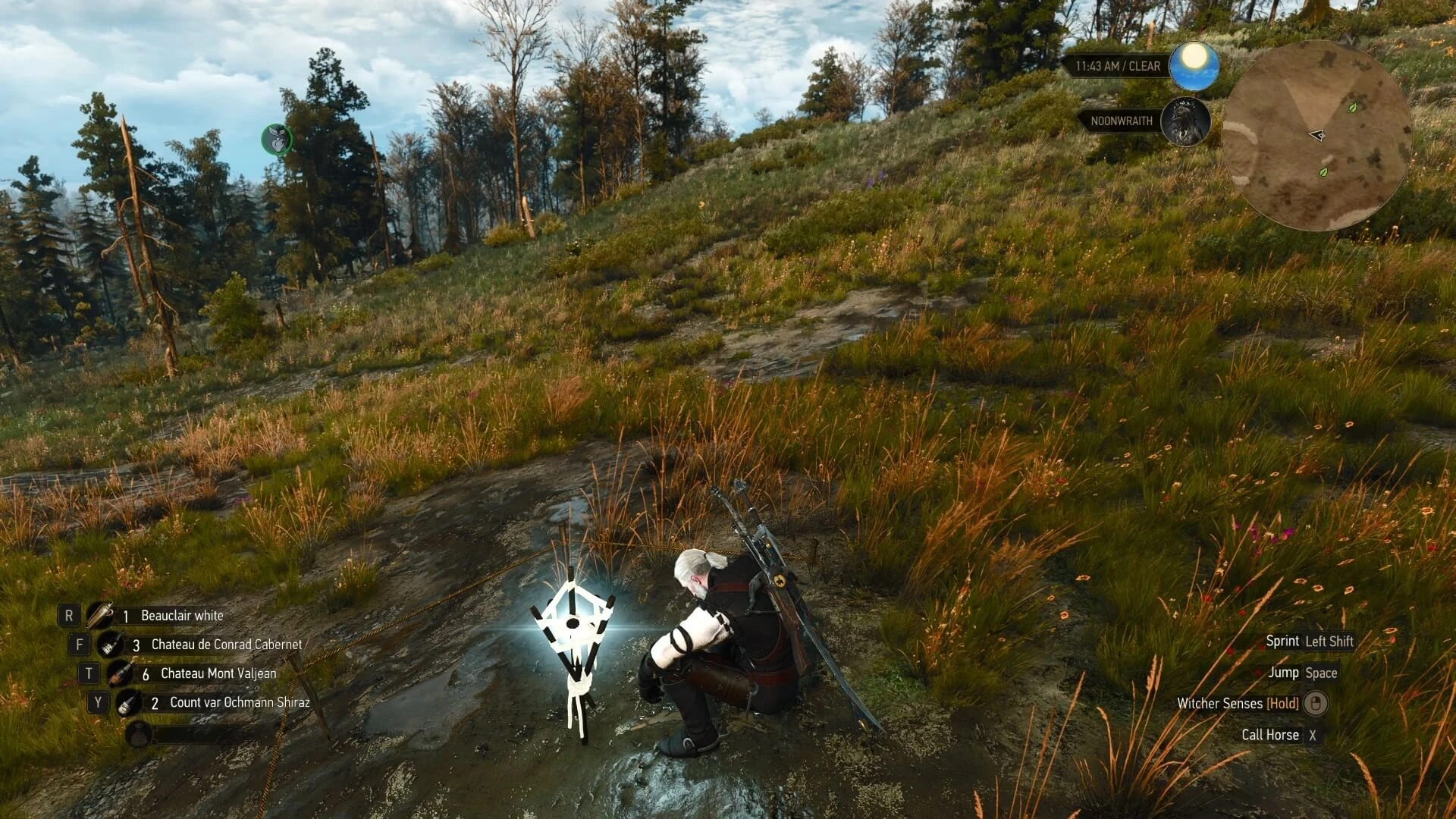Image resolution: width=1456 pixels, height=819 pixels.
Task: Toggle the F key slot for Conrad Cabernet
Action: tap(78, 645)
